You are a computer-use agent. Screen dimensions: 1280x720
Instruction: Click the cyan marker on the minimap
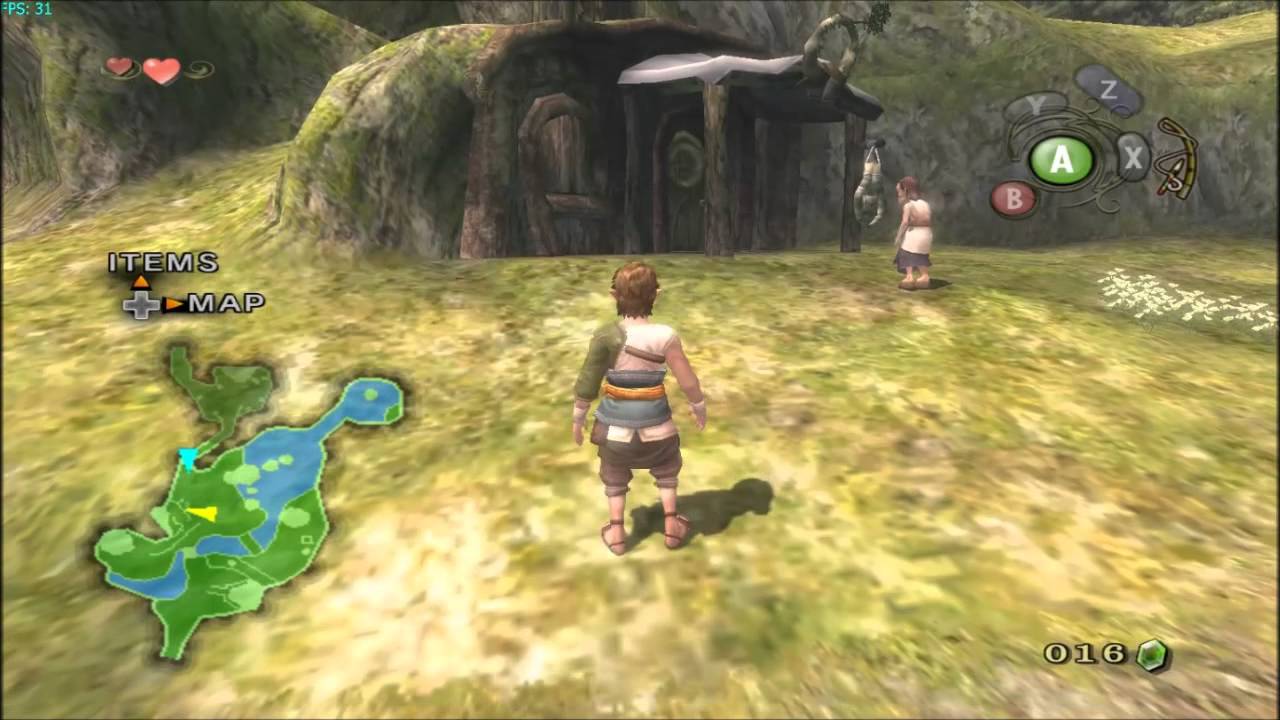coord(188,458)
